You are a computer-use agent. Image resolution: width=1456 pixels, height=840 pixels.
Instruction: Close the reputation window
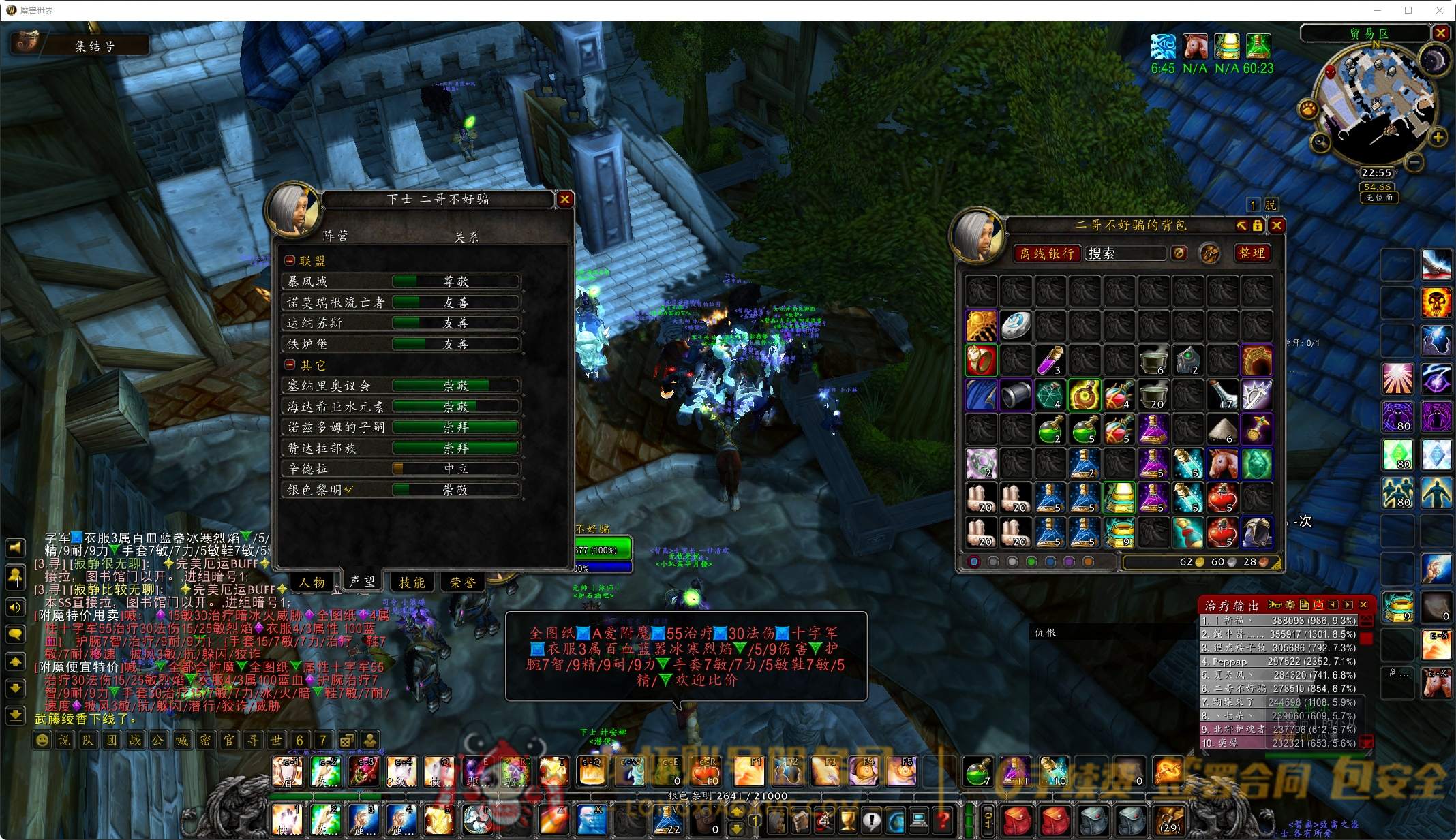[564, 199]
